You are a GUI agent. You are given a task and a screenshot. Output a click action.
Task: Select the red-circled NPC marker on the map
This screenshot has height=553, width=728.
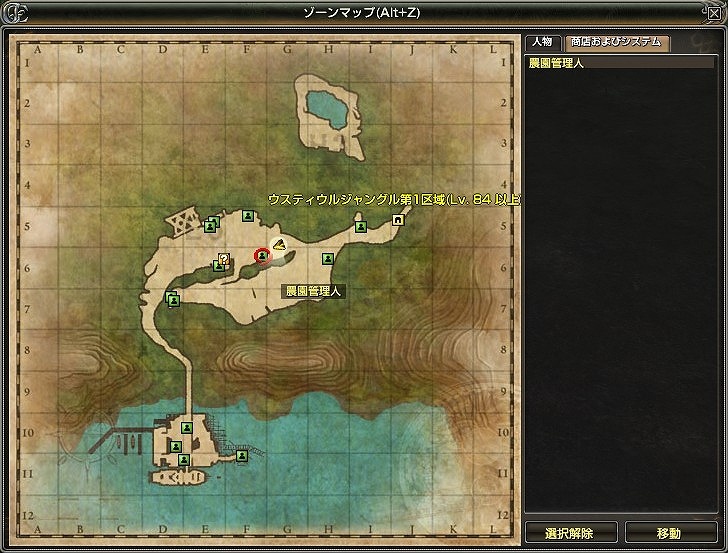pyautogui.click(x=262, y=256)
